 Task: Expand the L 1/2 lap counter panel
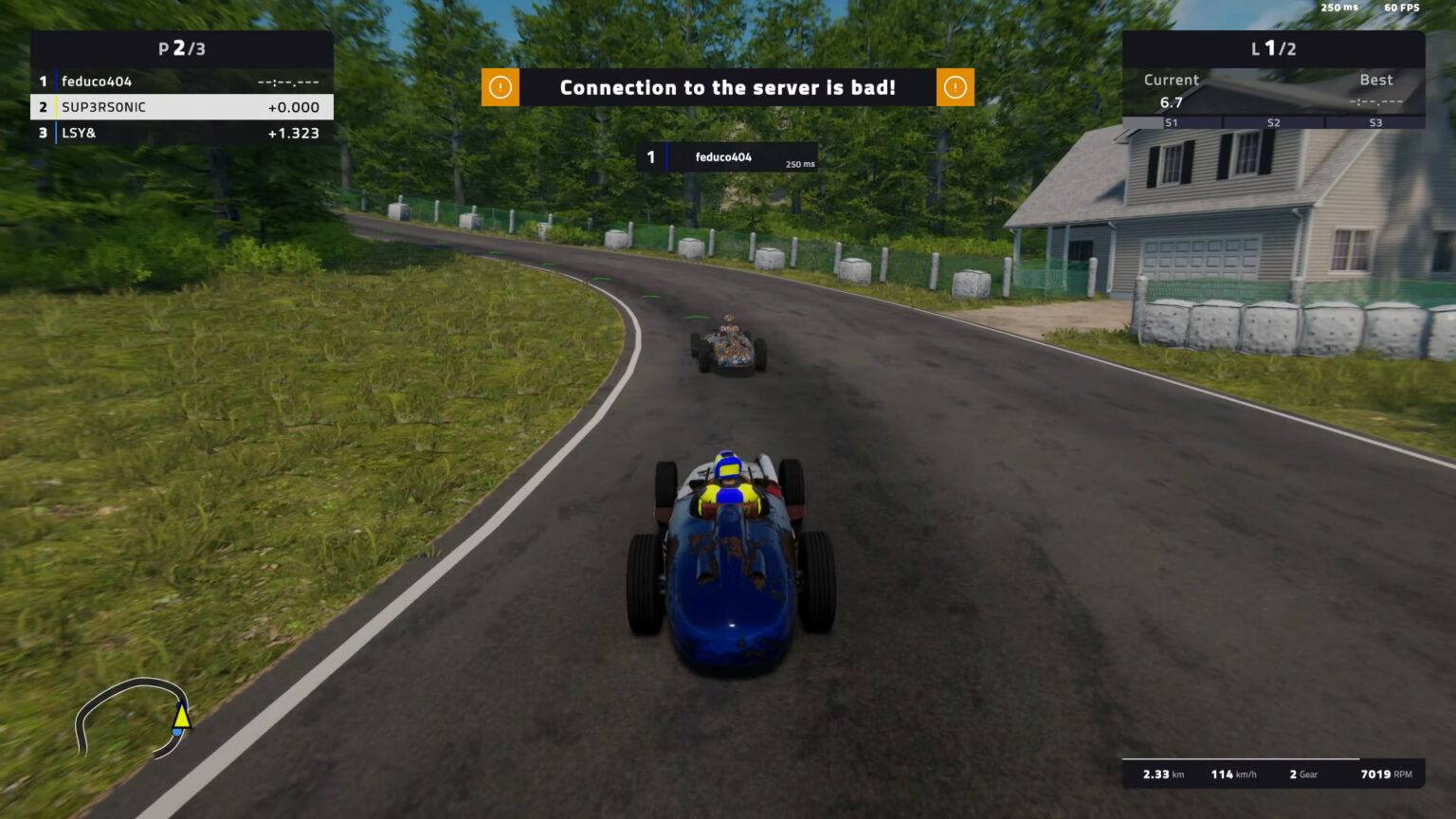(1272, 49)
